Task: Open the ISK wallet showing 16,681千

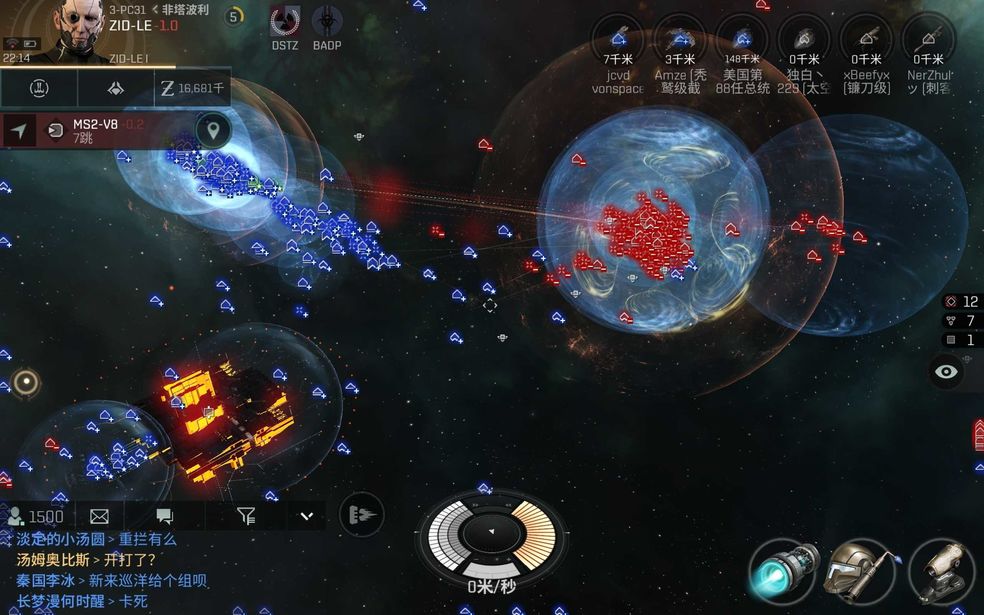Action: click(x=193, y=89)
